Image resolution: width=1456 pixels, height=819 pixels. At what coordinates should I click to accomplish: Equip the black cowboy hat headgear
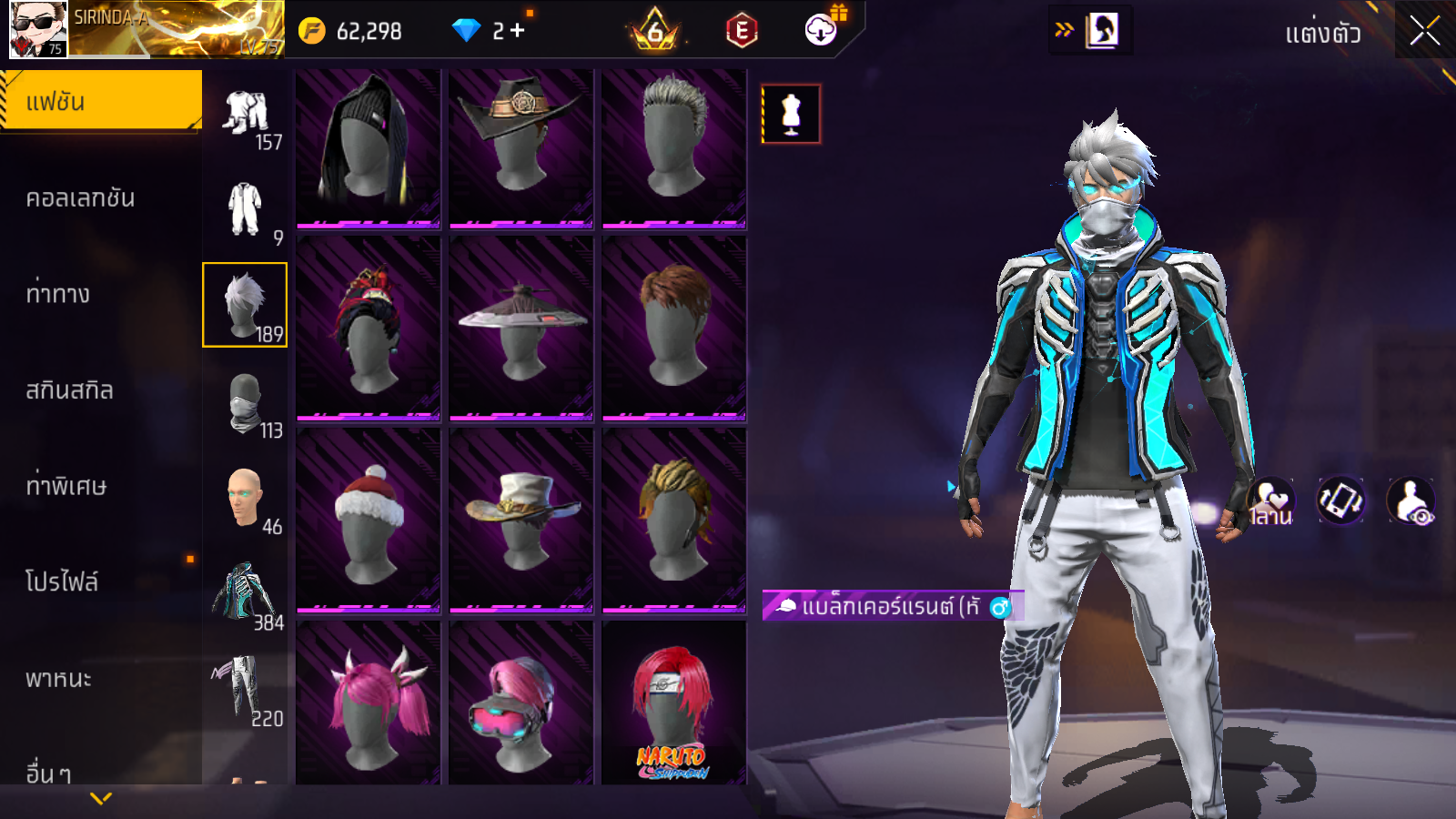coord(521,146)
